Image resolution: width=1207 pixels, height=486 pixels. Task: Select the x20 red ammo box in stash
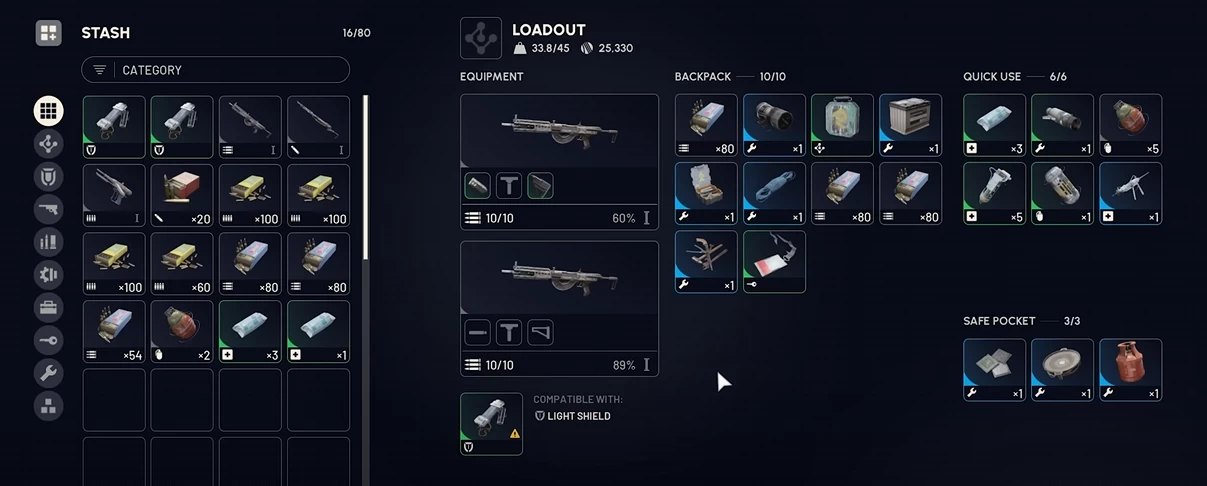(182, 195)
